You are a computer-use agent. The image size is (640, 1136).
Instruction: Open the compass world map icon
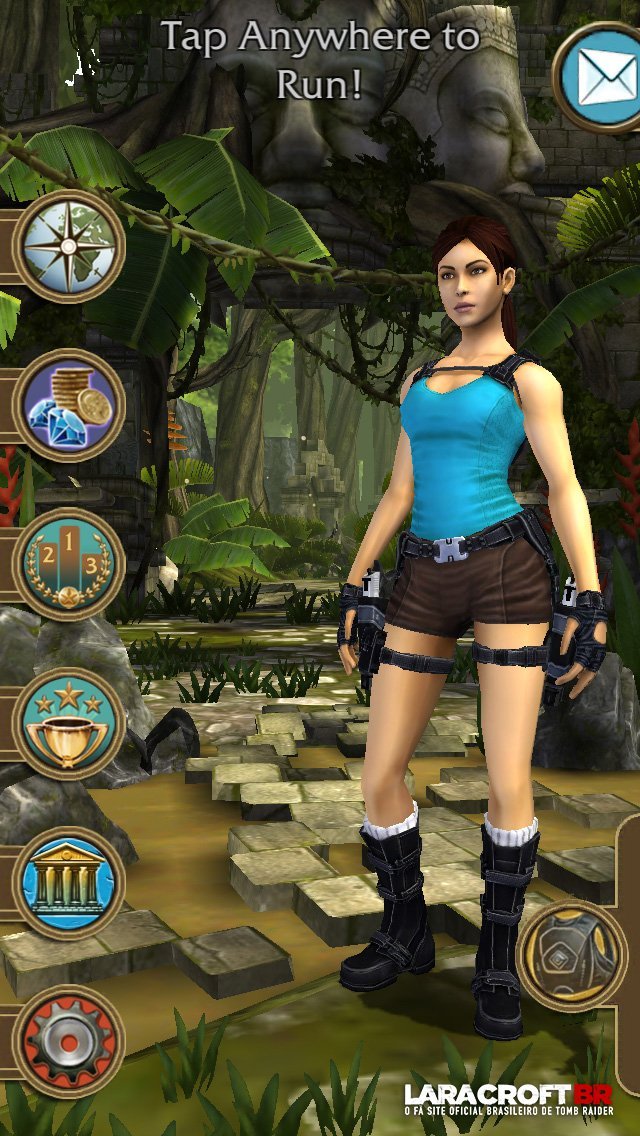tap(68, 245)
